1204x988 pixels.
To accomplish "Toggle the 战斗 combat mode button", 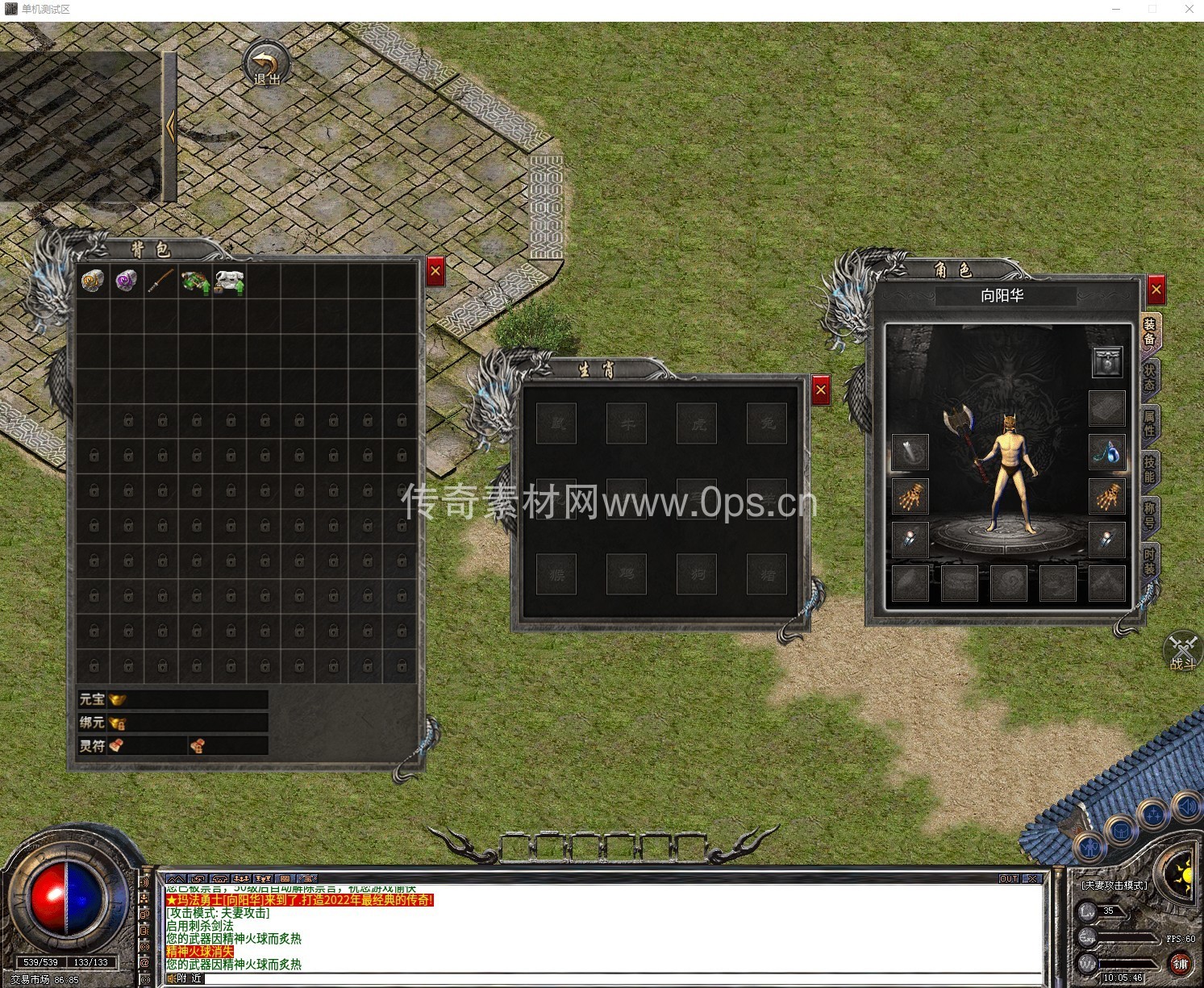I will point(1183,652).
